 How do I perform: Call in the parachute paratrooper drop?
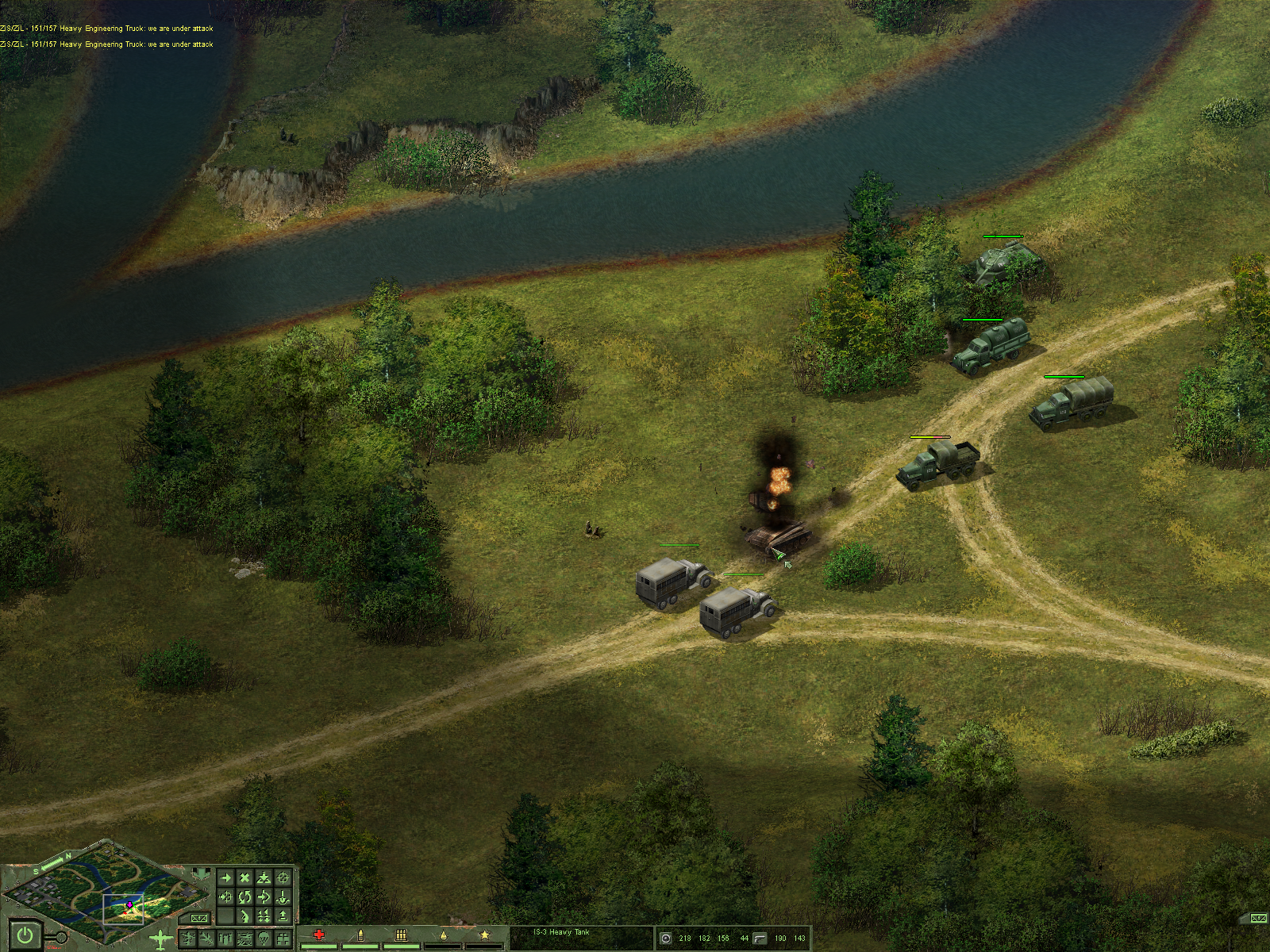click(x=264, y=938)
